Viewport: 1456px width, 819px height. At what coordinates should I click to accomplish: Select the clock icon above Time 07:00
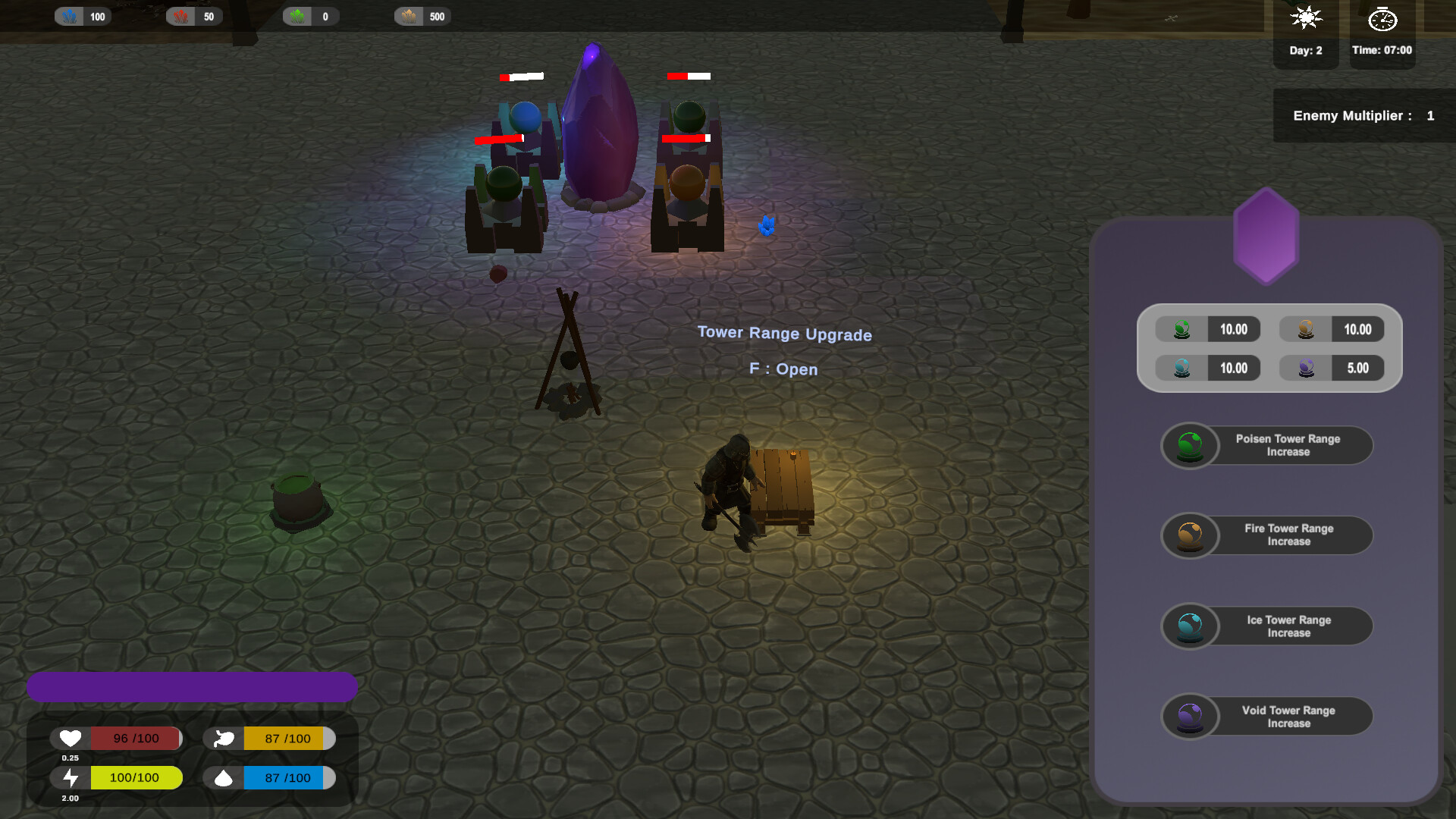coord(1382,20)
